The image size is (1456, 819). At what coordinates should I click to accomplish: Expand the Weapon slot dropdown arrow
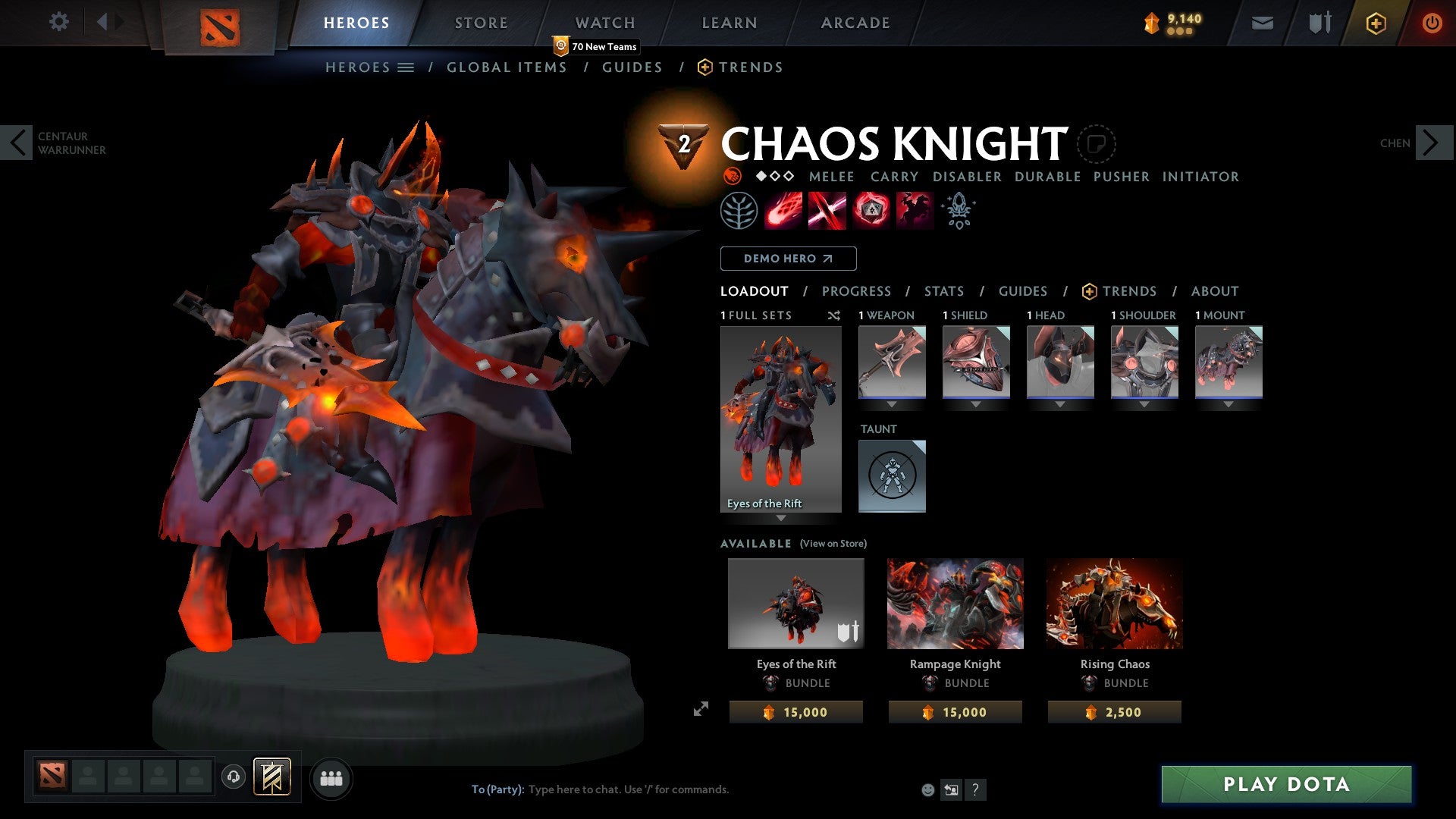892,404
